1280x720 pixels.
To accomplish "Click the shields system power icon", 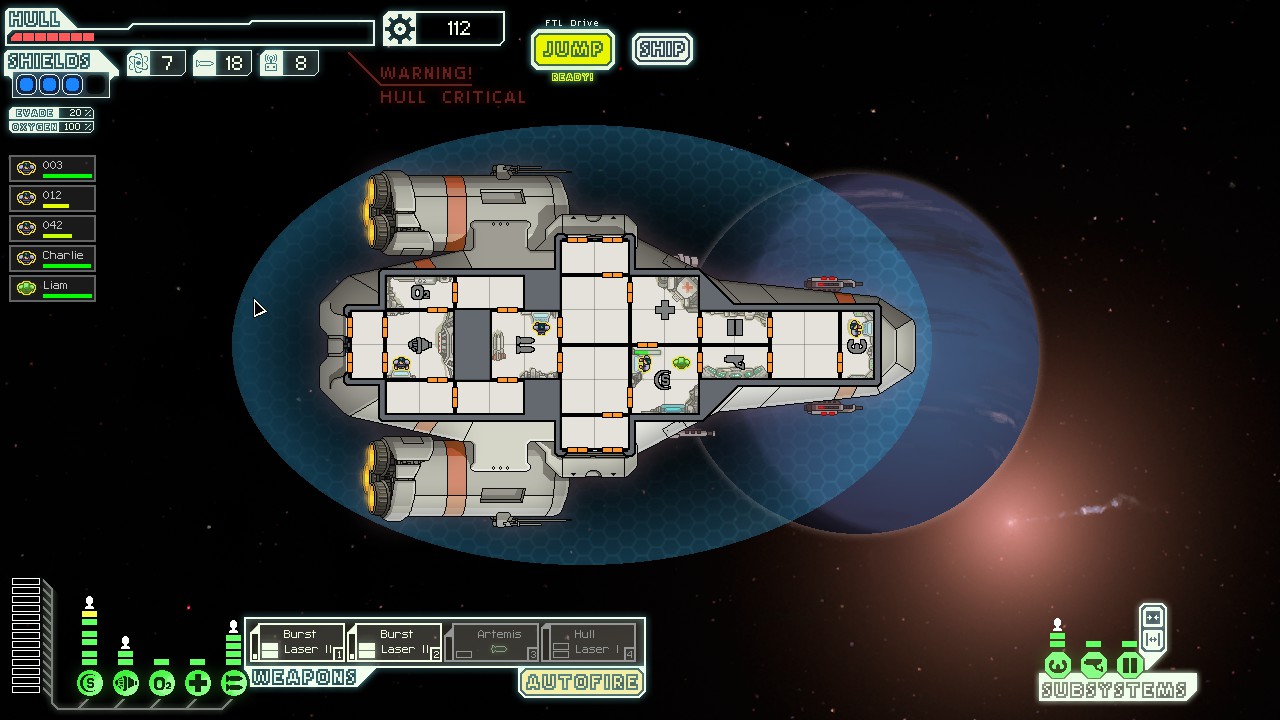I will (x=90, y=684).
